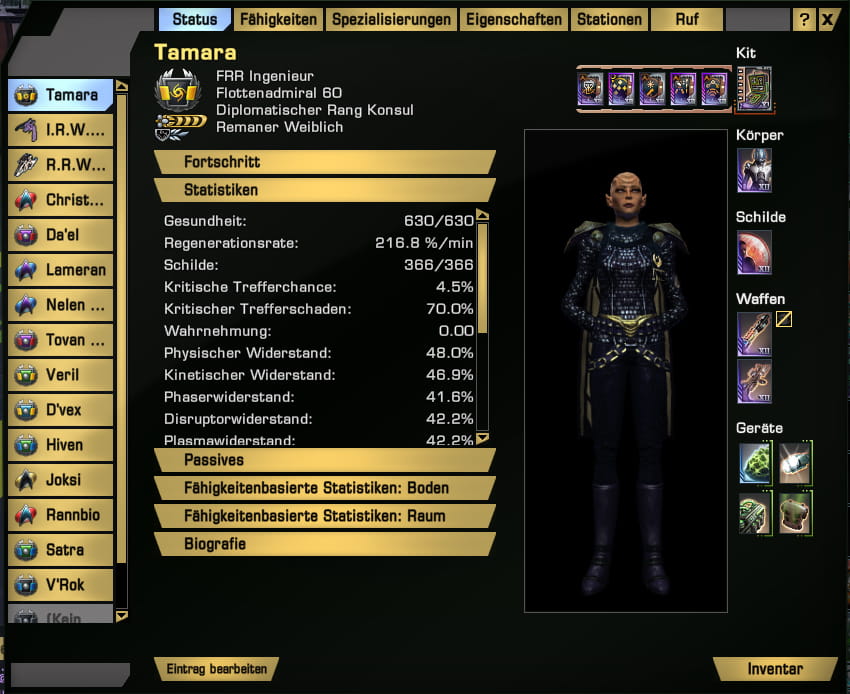Expand the Fortschritt section

pyautogui.click(x=325, y=162)
